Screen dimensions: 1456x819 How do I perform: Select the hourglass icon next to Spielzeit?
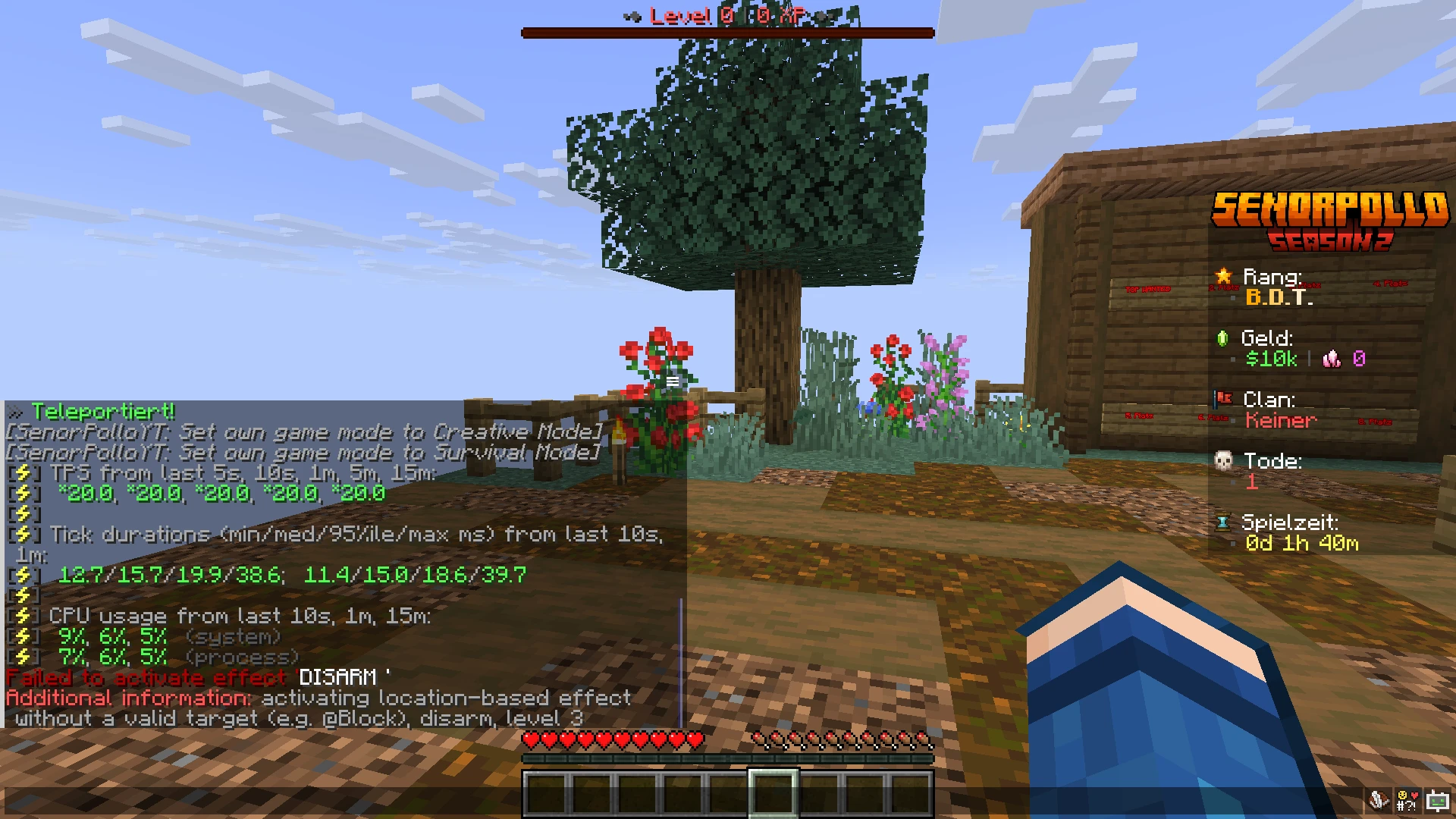click(x=1223, y=522)
